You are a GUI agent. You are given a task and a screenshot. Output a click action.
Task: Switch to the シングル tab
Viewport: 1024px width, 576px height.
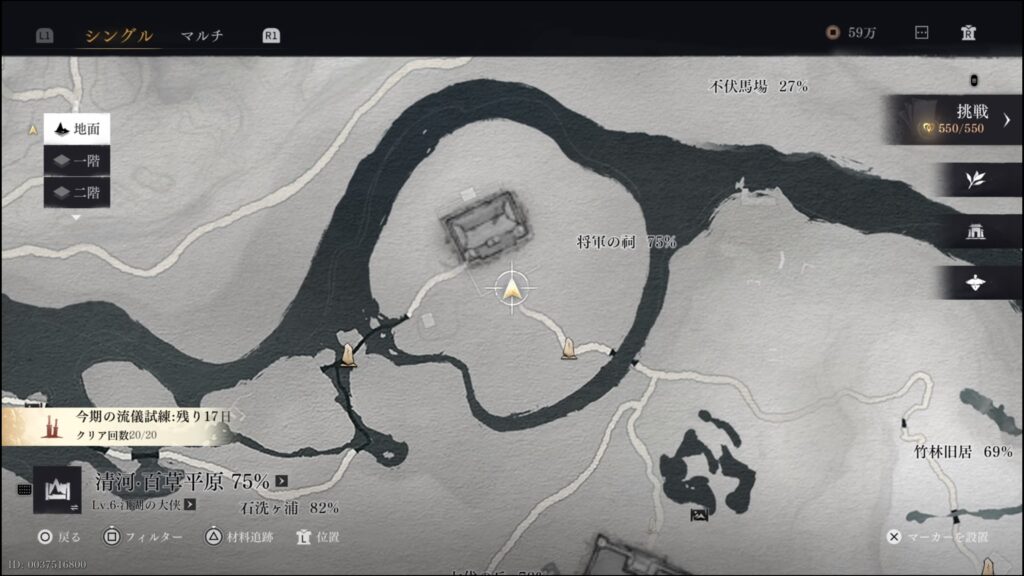click(119, 36)
